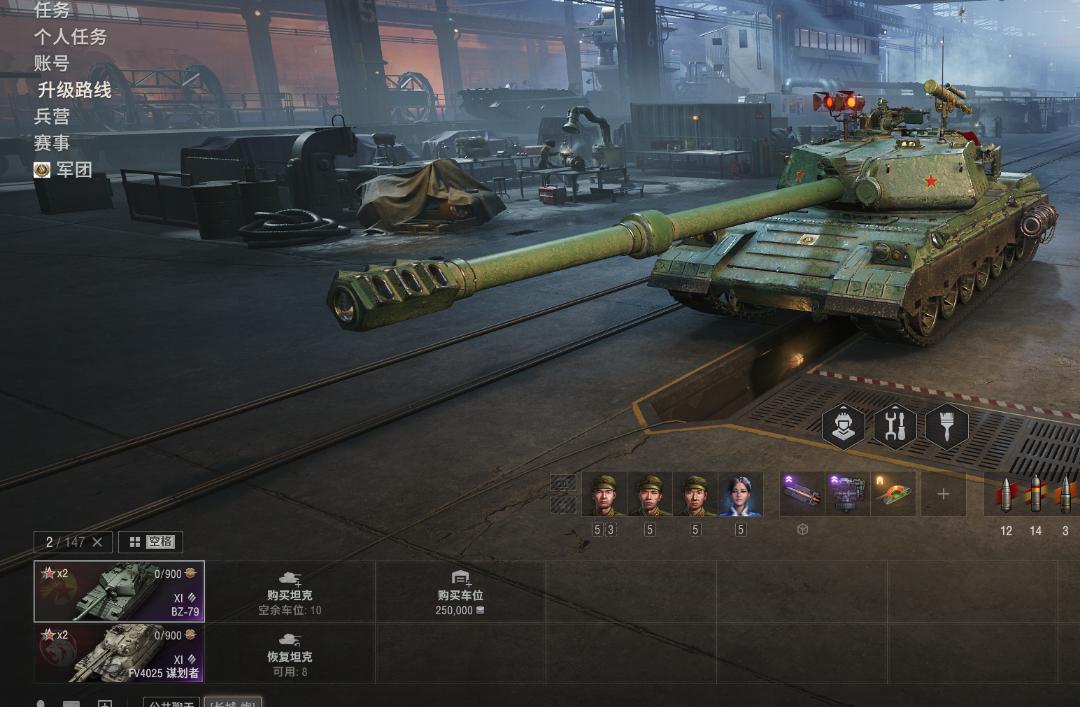Select the BZ-79 tank in carousel
Image resolution: width=1080 pixels, height=707 pixels.
pyautogui.click(x=119, y=591)
